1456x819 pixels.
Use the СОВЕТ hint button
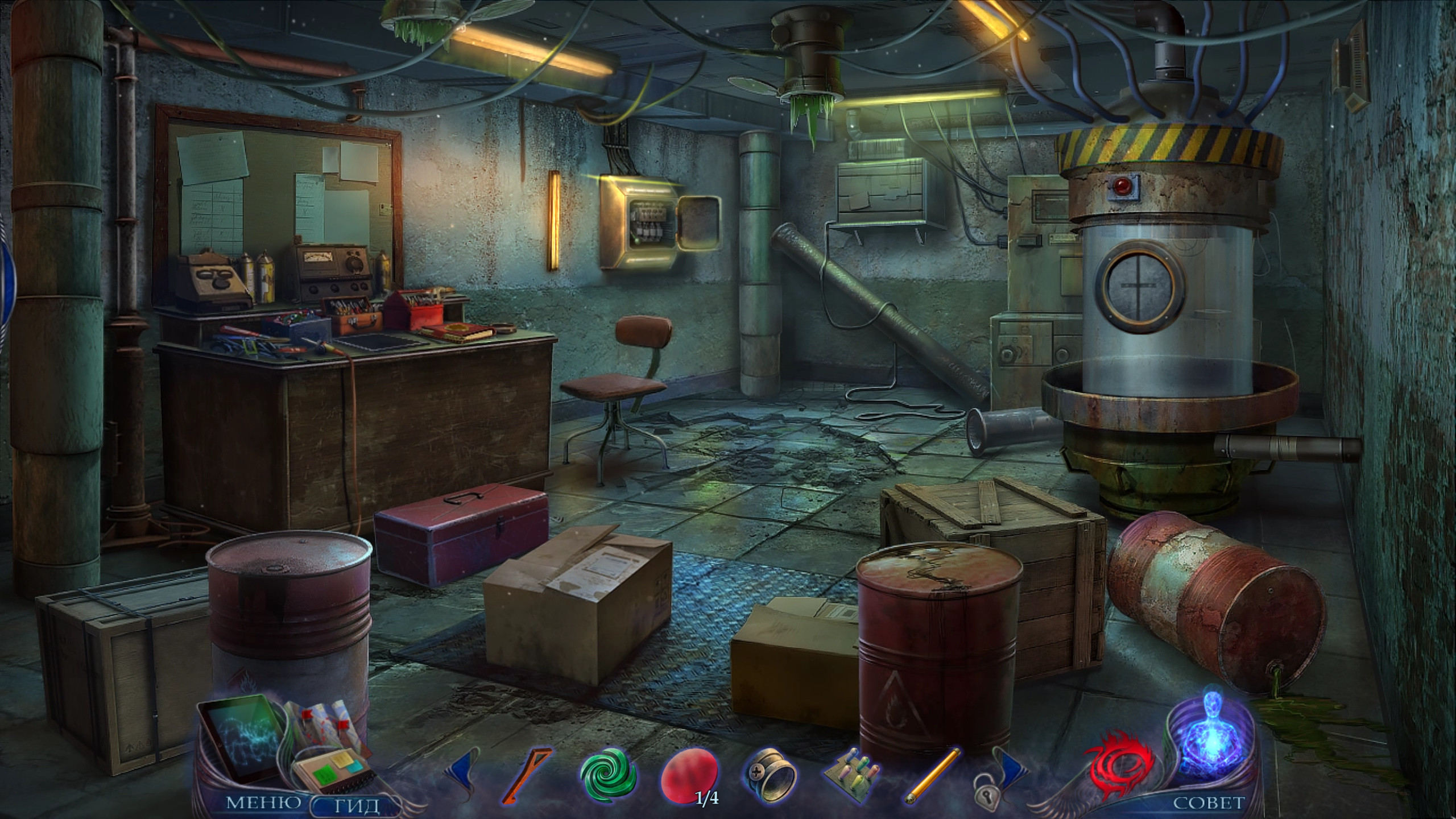point(1209,803)
